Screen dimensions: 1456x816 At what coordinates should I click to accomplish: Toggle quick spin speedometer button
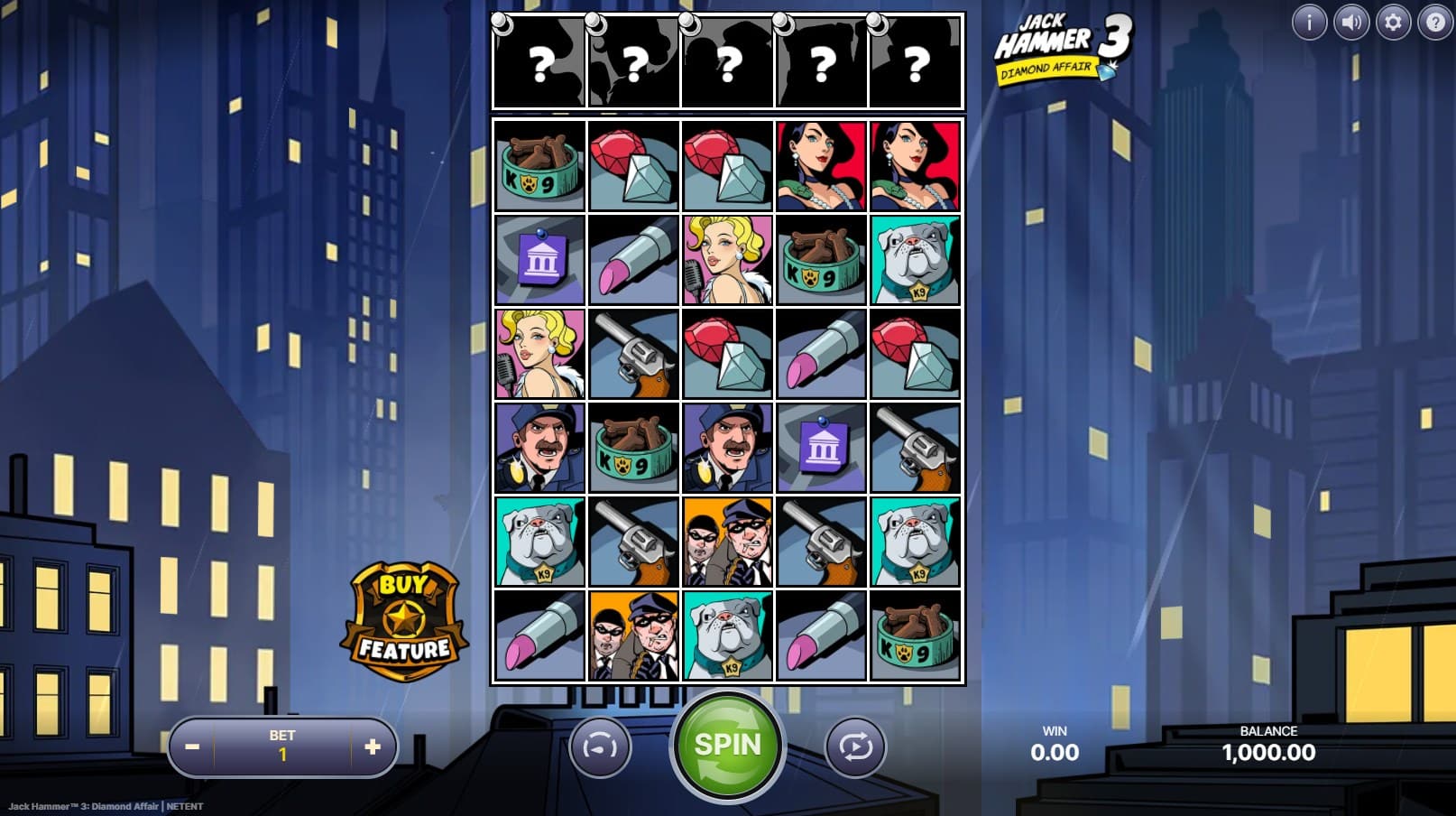point(600,746)
